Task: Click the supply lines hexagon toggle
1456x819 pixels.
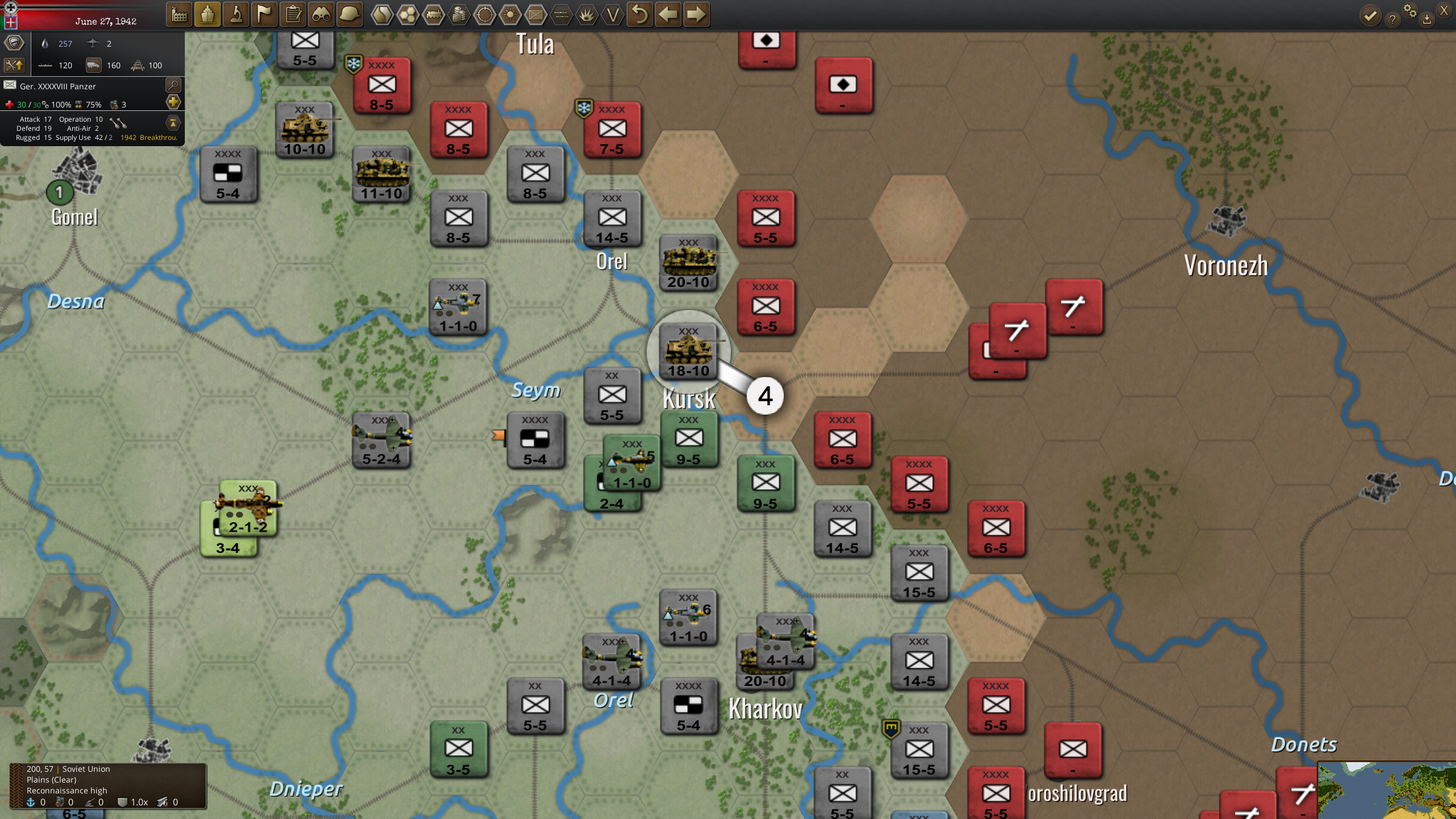Action: [x=434, y=15]
